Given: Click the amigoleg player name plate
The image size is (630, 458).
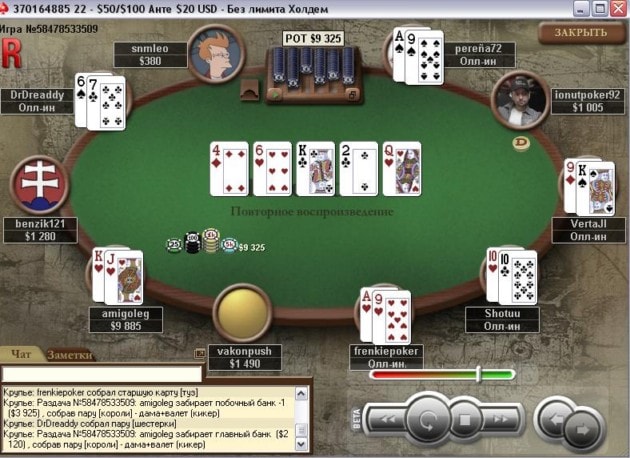Looking at the screenshot, I should [125, 320].
